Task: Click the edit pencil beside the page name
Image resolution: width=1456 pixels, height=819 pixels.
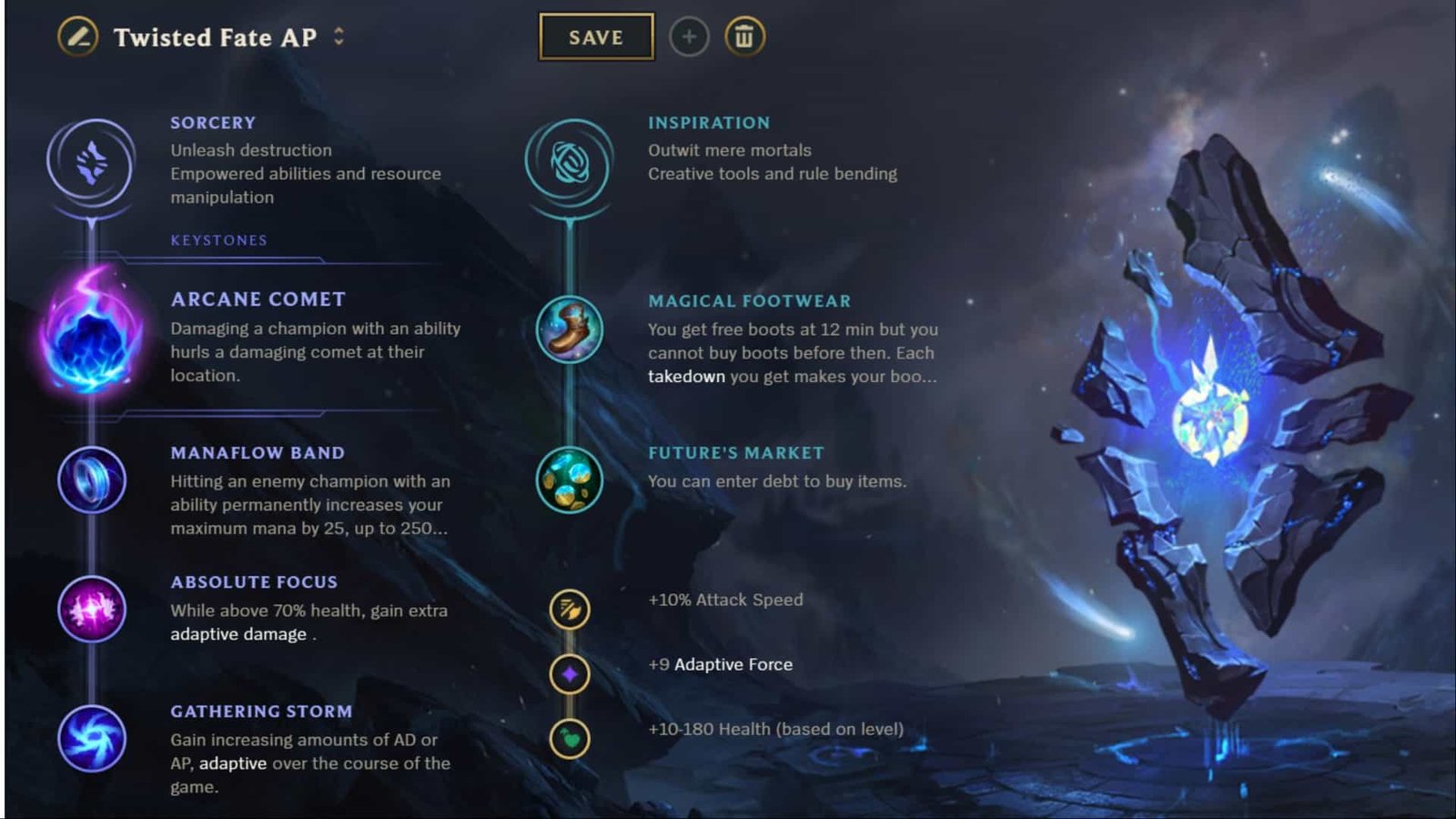Action: (77, 38)
